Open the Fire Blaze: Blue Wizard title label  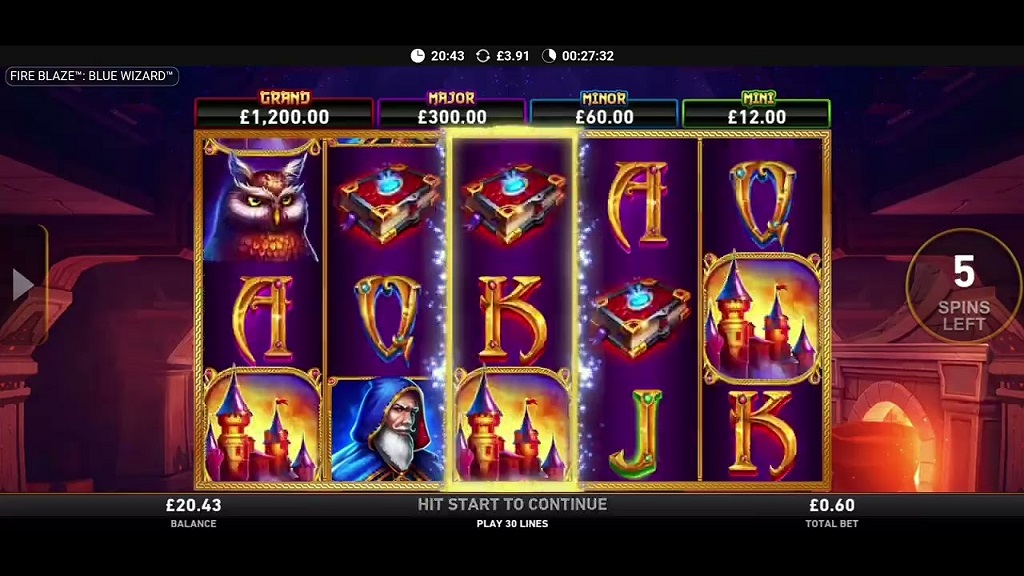pos(92,76)
